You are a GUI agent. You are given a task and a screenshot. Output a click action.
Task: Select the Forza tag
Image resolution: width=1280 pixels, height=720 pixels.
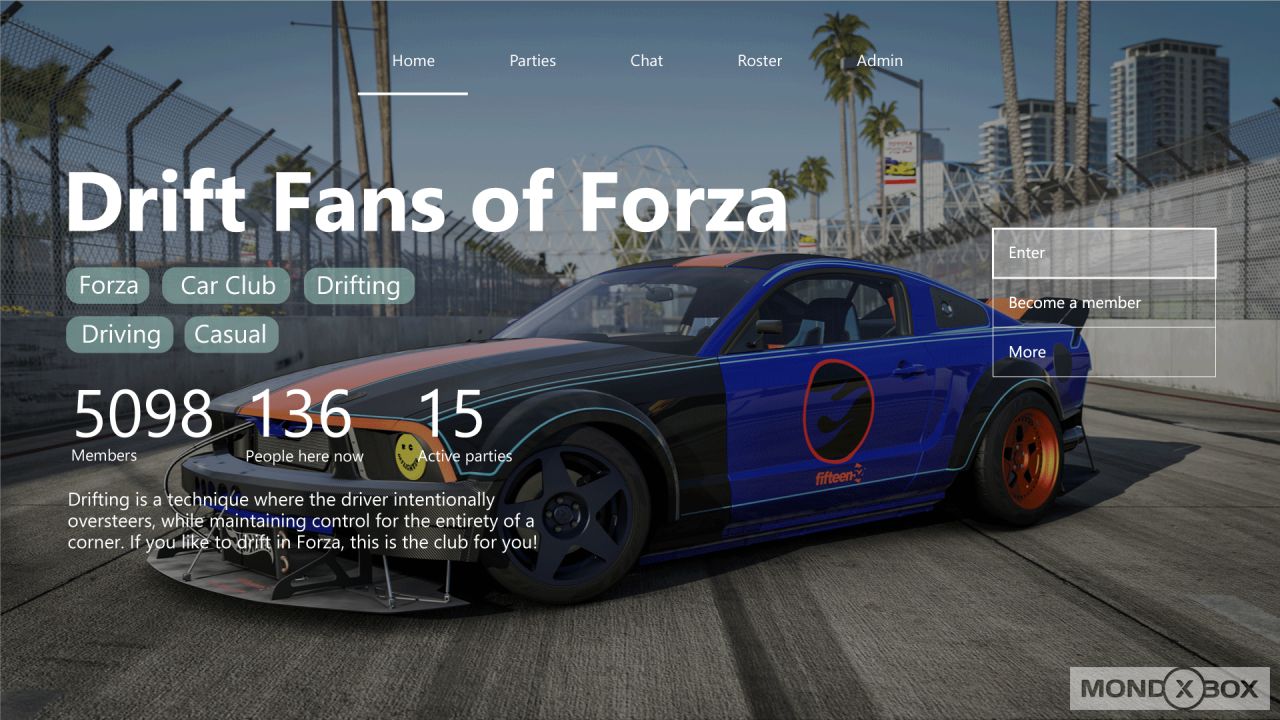(107, 285)
